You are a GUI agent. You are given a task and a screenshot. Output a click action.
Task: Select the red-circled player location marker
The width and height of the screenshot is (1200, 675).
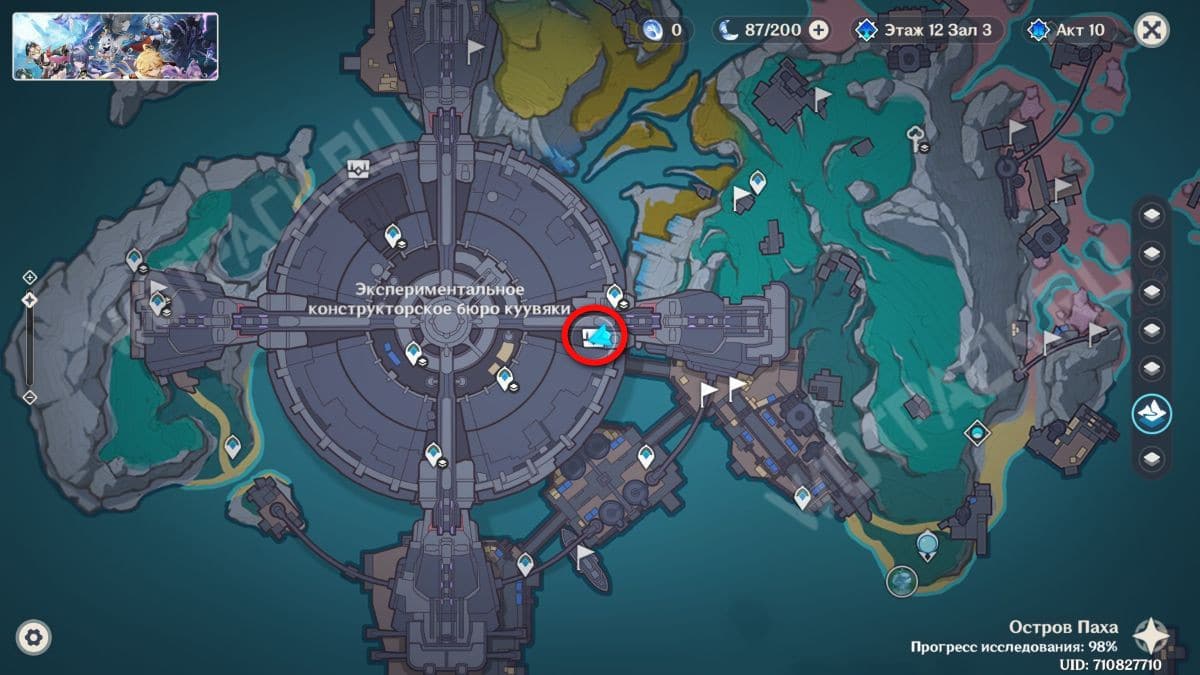coord(596,337)
